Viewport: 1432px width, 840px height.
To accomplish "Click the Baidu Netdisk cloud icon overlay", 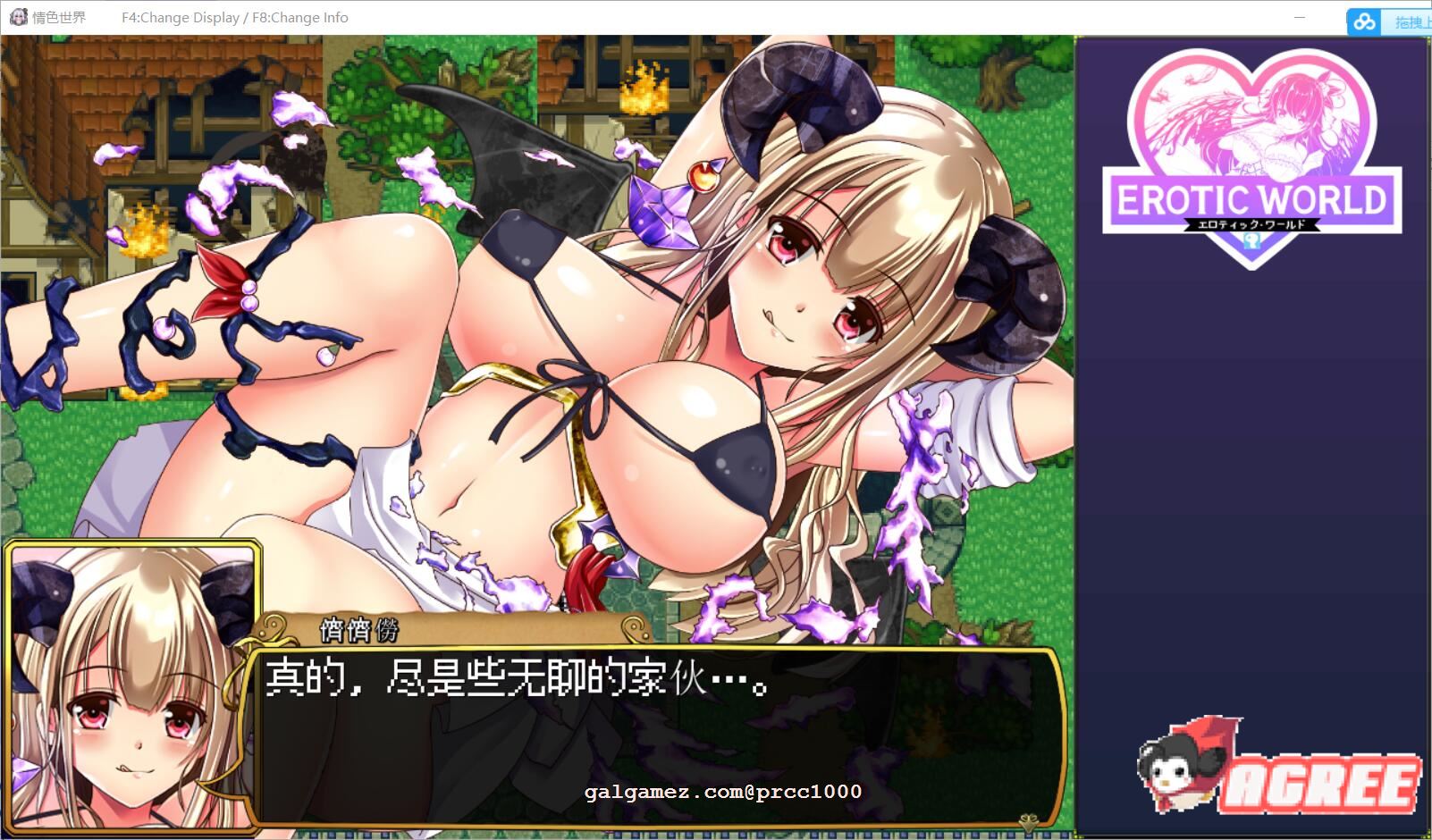I will (1363, 21).
